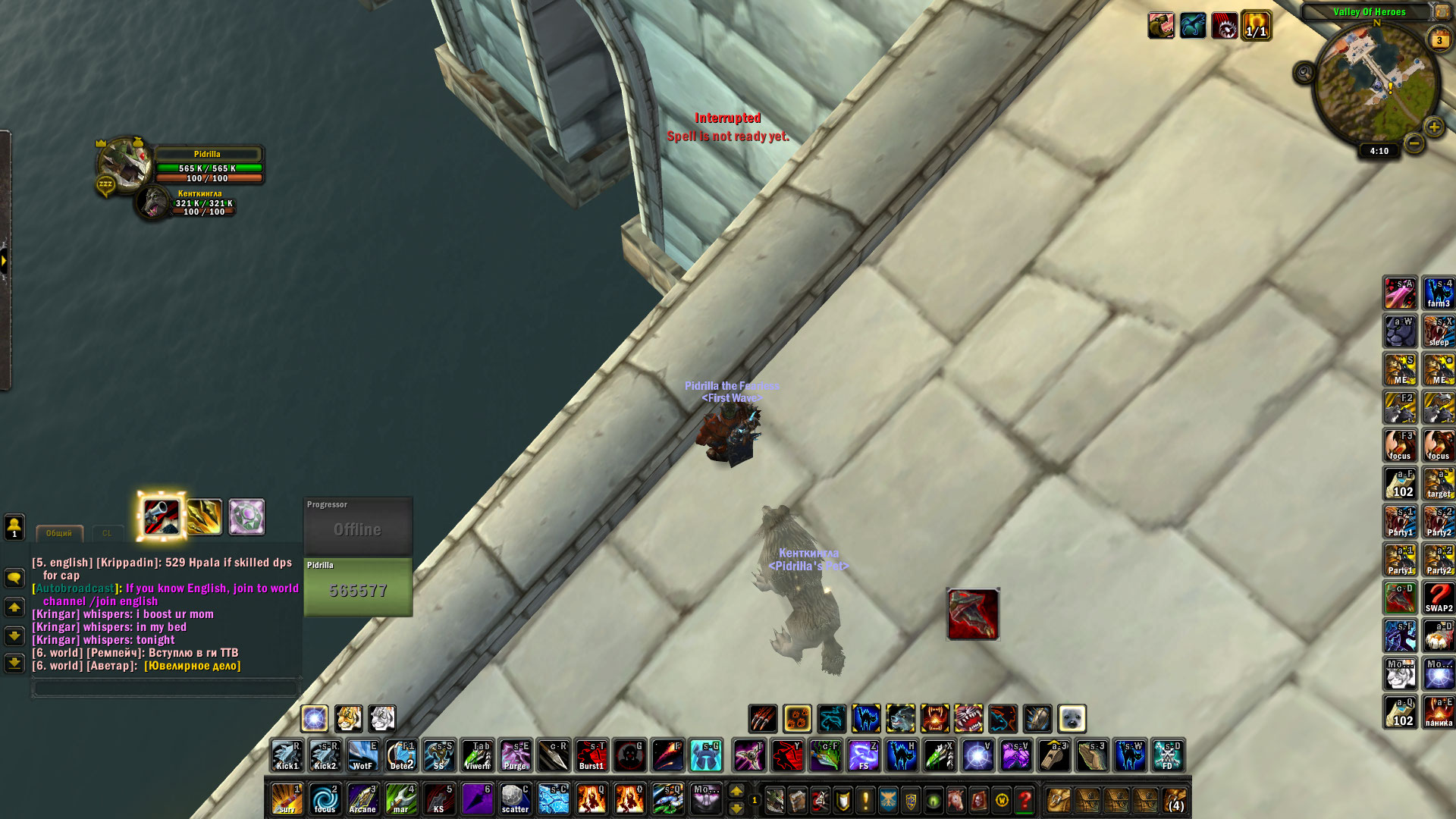This screenshot has width=1456, height=819.
Task: Use the WotF ability slot
Action: pyautogui.click(x=363, y=756)
